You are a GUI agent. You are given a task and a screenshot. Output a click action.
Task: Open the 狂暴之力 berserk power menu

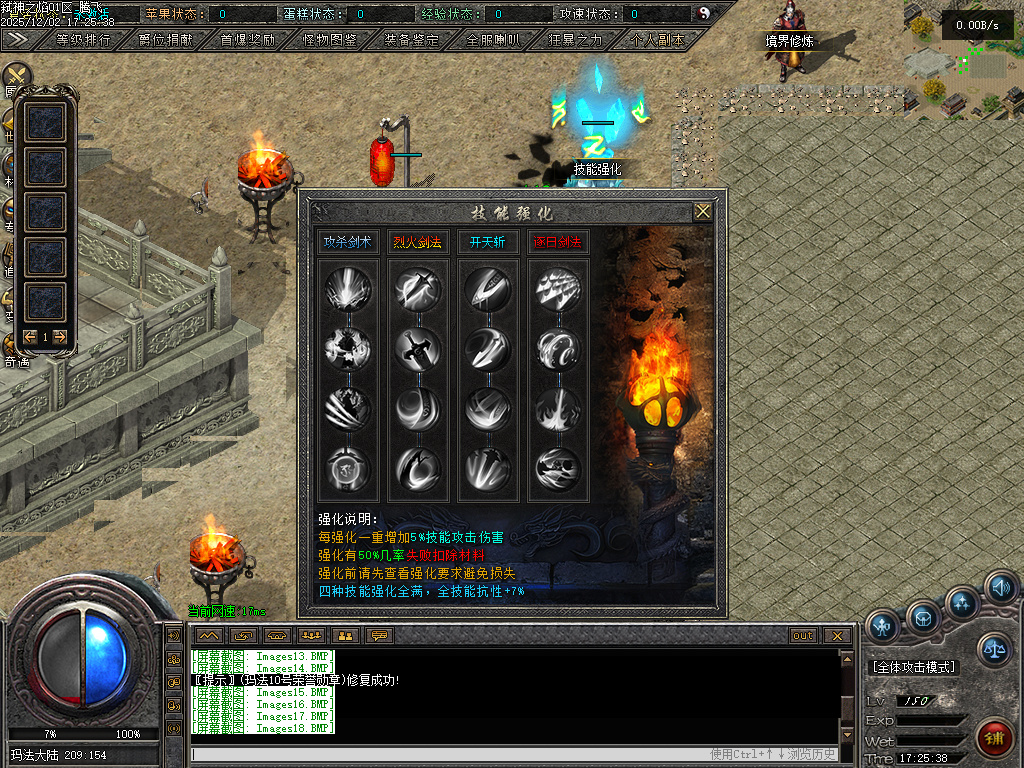(x=575, y=41)
